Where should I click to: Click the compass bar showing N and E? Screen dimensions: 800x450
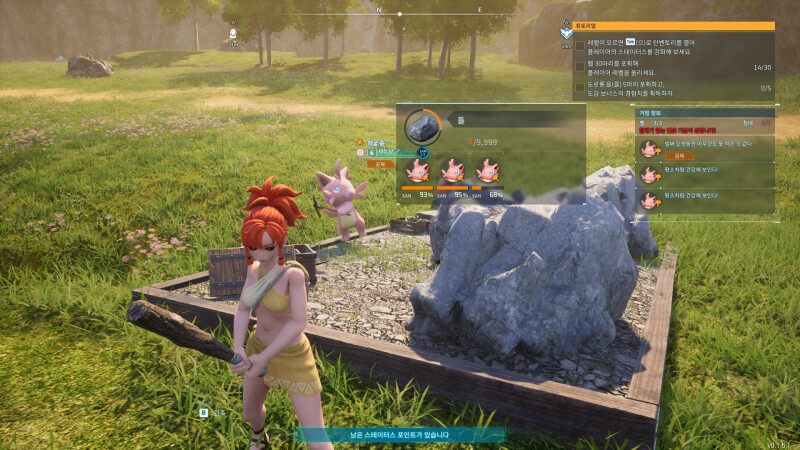(400, 13)
